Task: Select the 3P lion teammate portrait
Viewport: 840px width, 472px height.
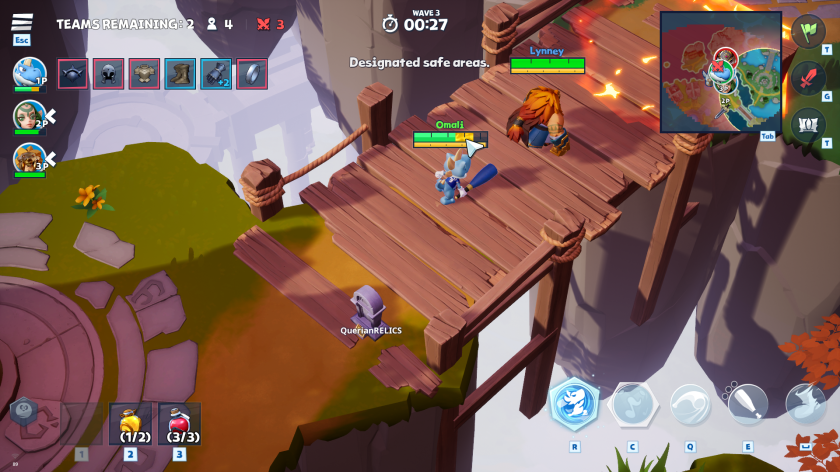Action: point(28,158)
